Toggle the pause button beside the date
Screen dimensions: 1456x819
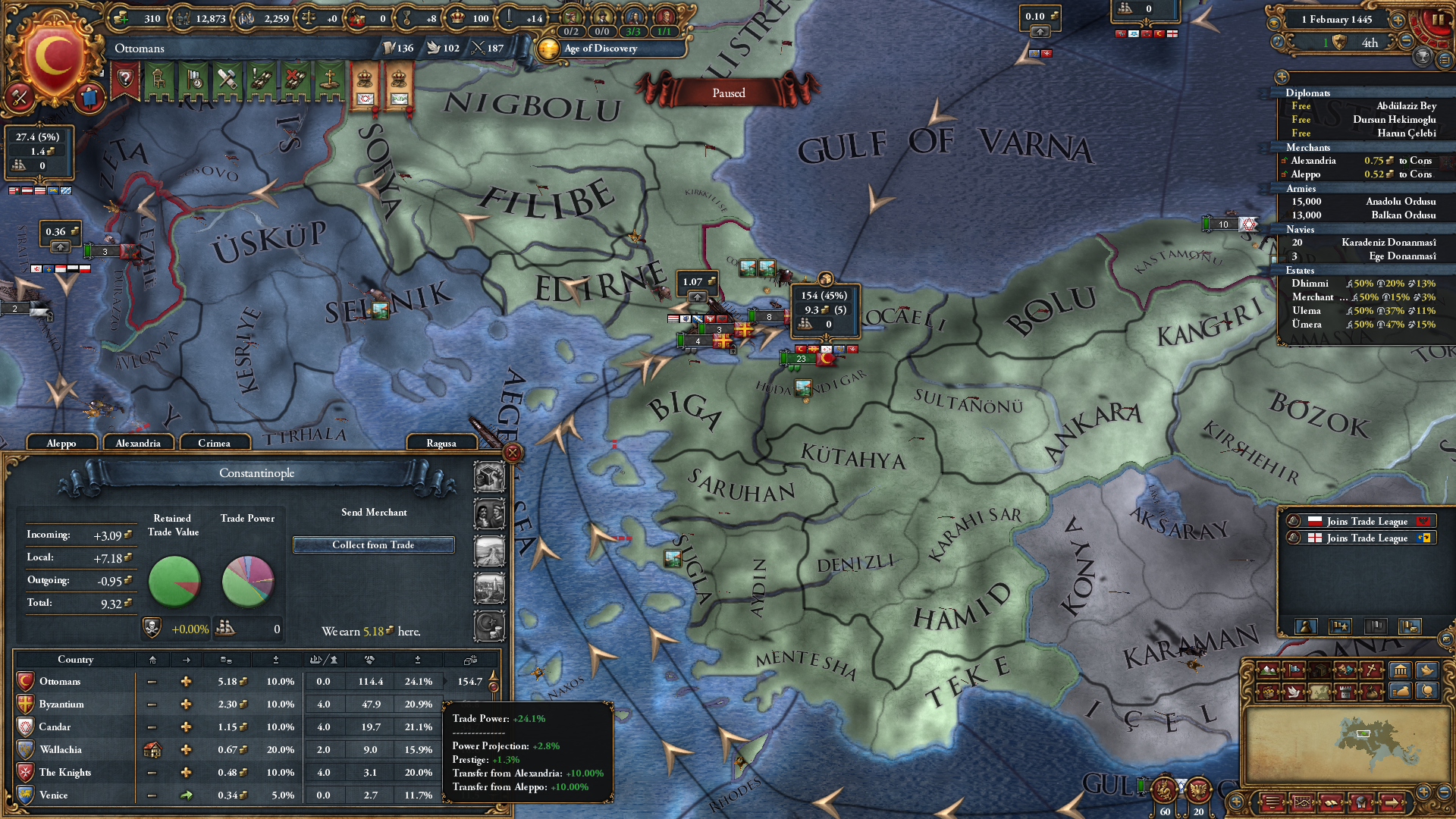tap(1438, 20)
